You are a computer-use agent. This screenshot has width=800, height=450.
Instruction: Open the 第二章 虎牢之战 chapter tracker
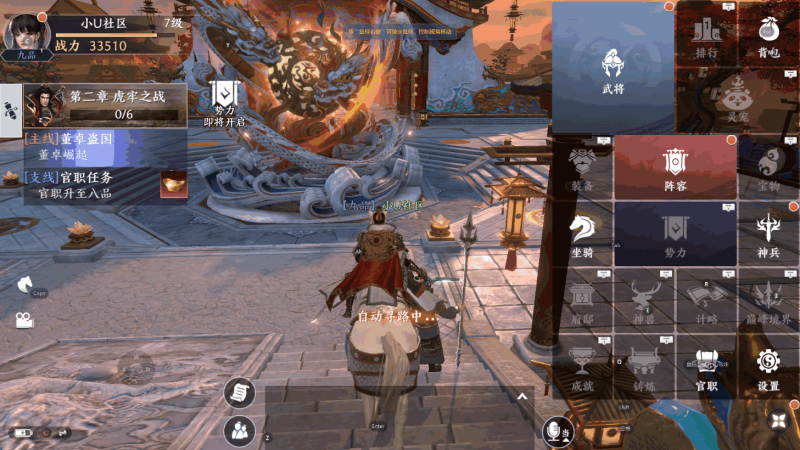coord(105,104)
